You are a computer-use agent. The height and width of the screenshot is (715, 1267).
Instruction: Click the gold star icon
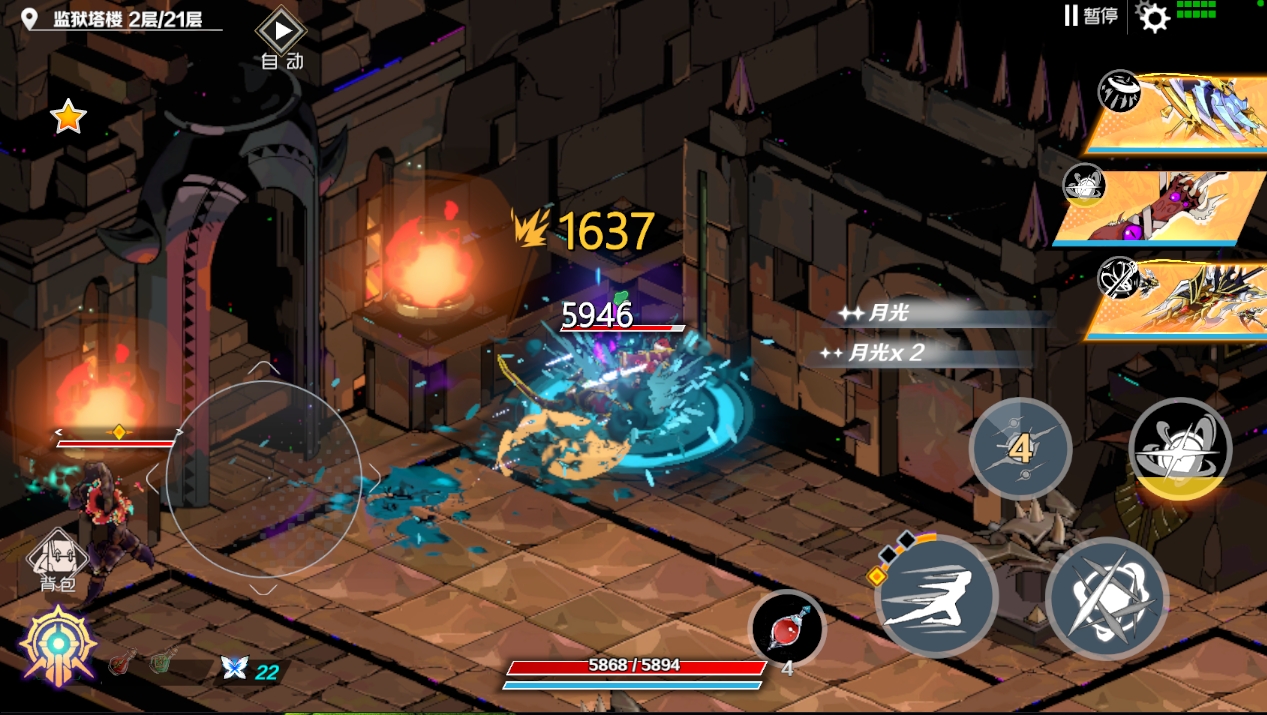(x=68, y=118)
